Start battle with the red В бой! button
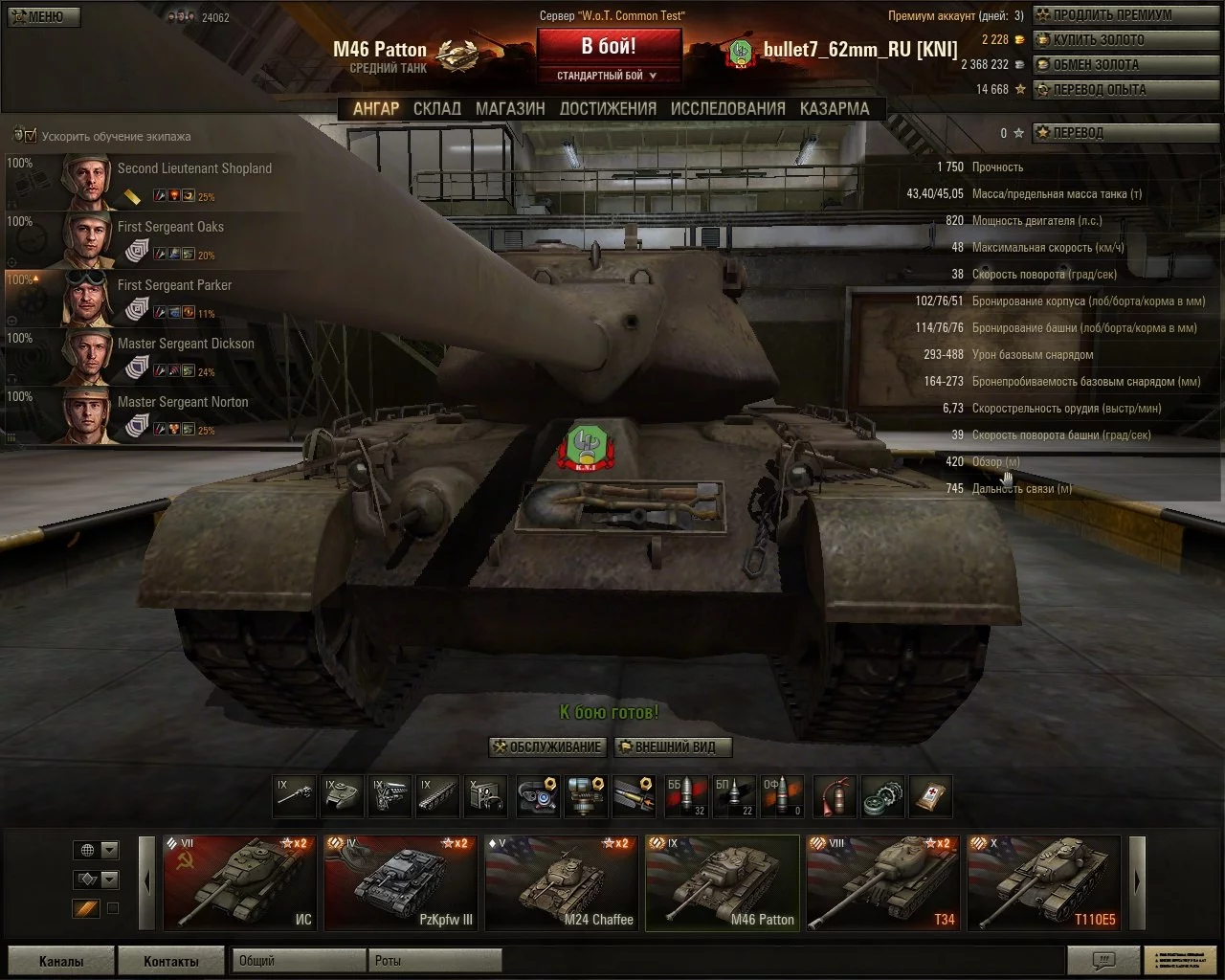The width and height of the screenshot is (1225, 980). pos(609,46)
